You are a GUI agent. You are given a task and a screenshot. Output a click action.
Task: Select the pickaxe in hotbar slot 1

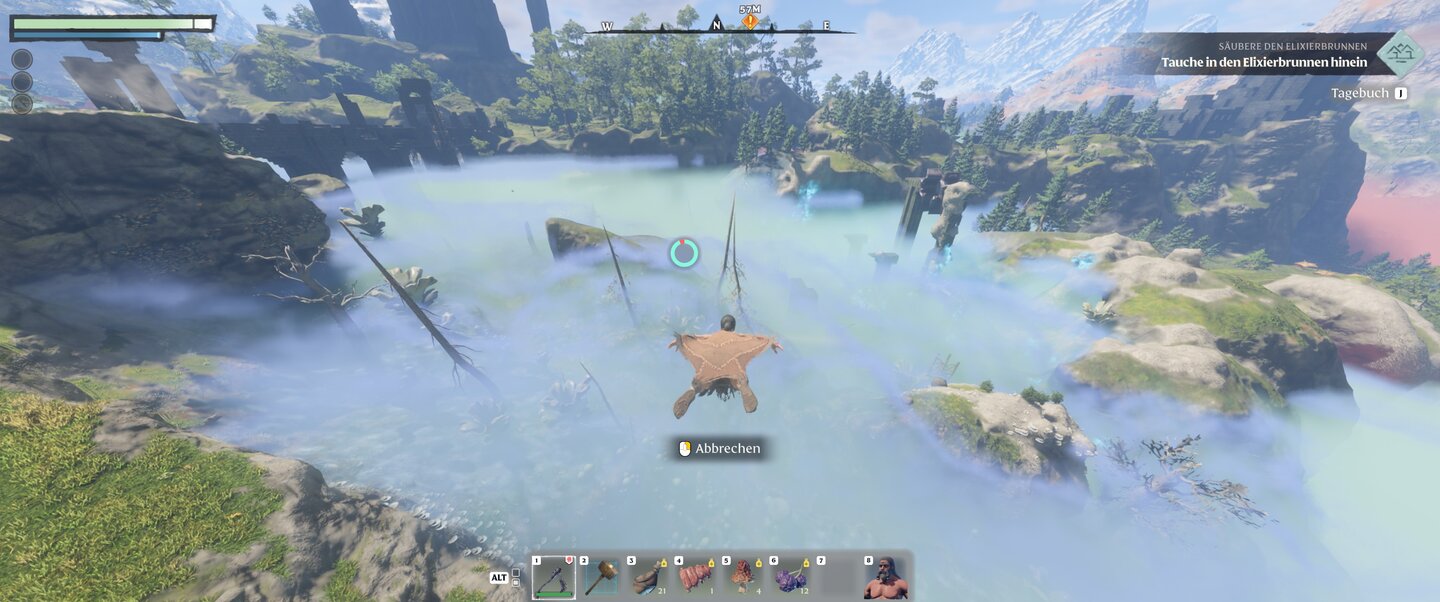[553, 578]
